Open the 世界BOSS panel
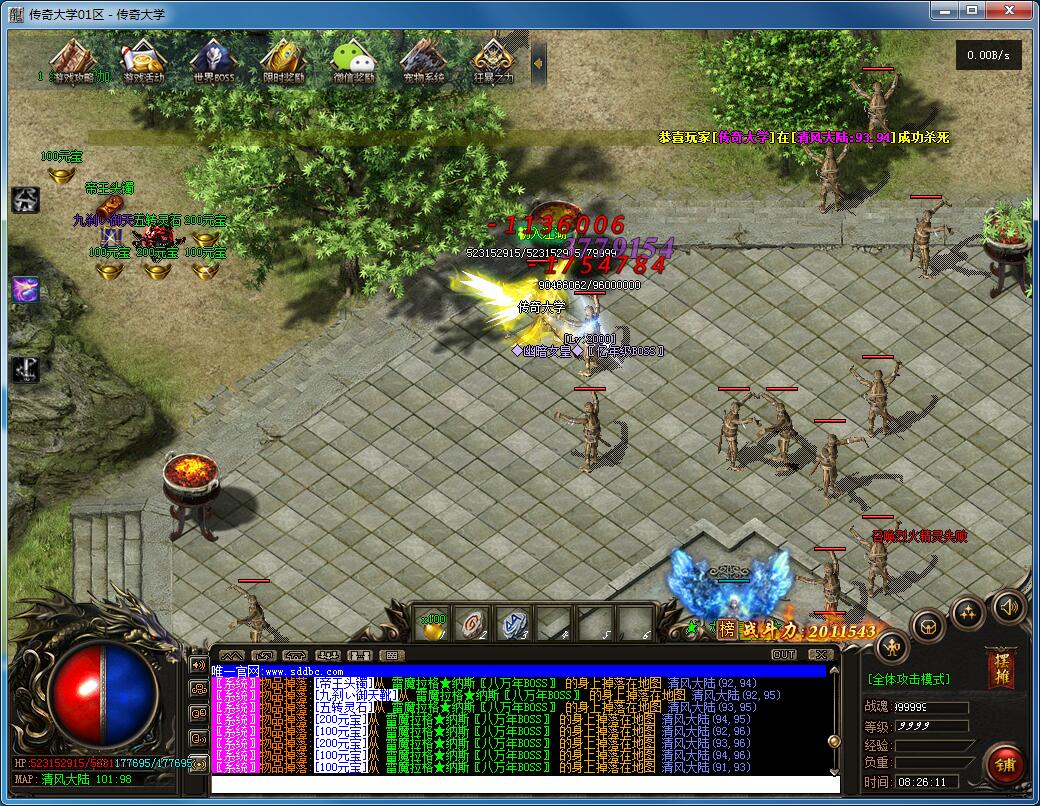This screenshot has height=806, width=1040. click(213, 60)
